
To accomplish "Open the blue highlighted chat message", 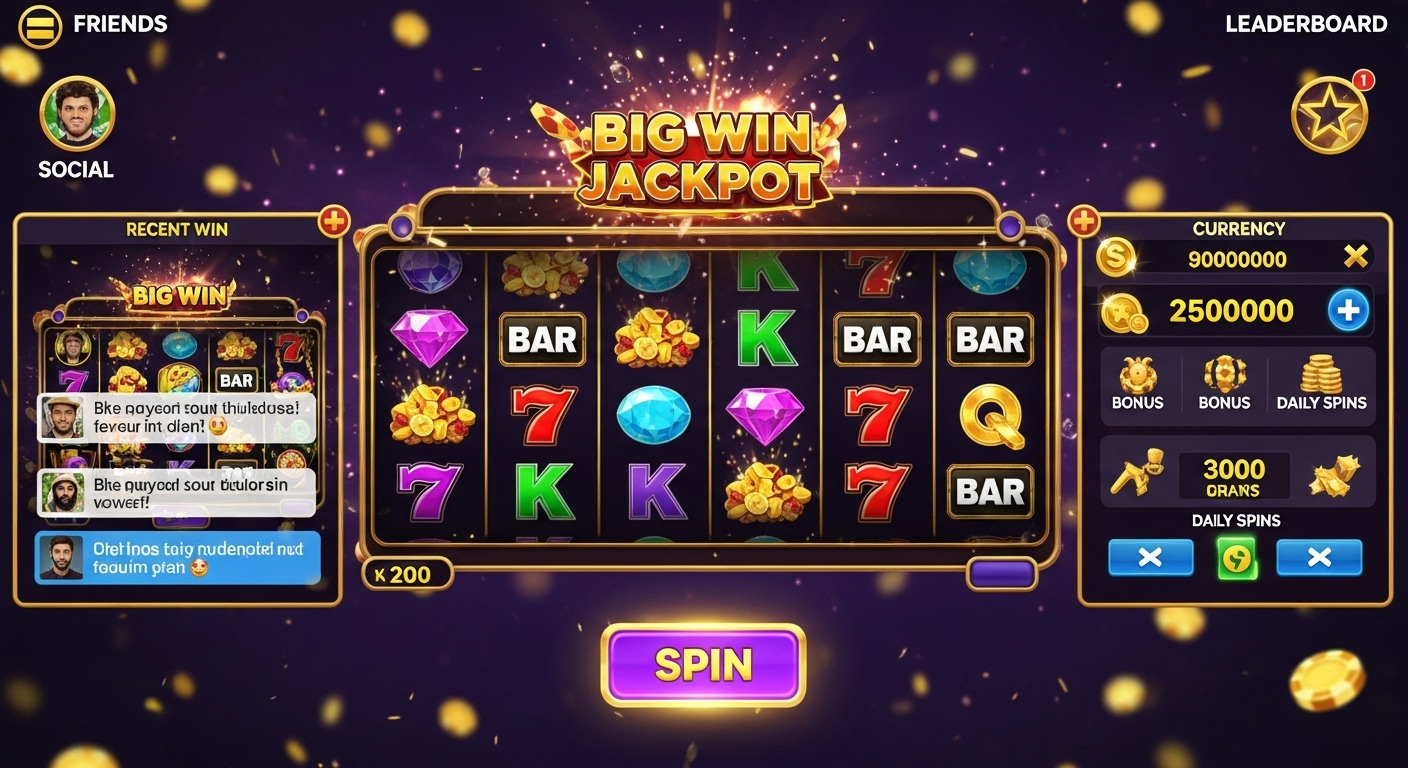I will pos(178,557).
